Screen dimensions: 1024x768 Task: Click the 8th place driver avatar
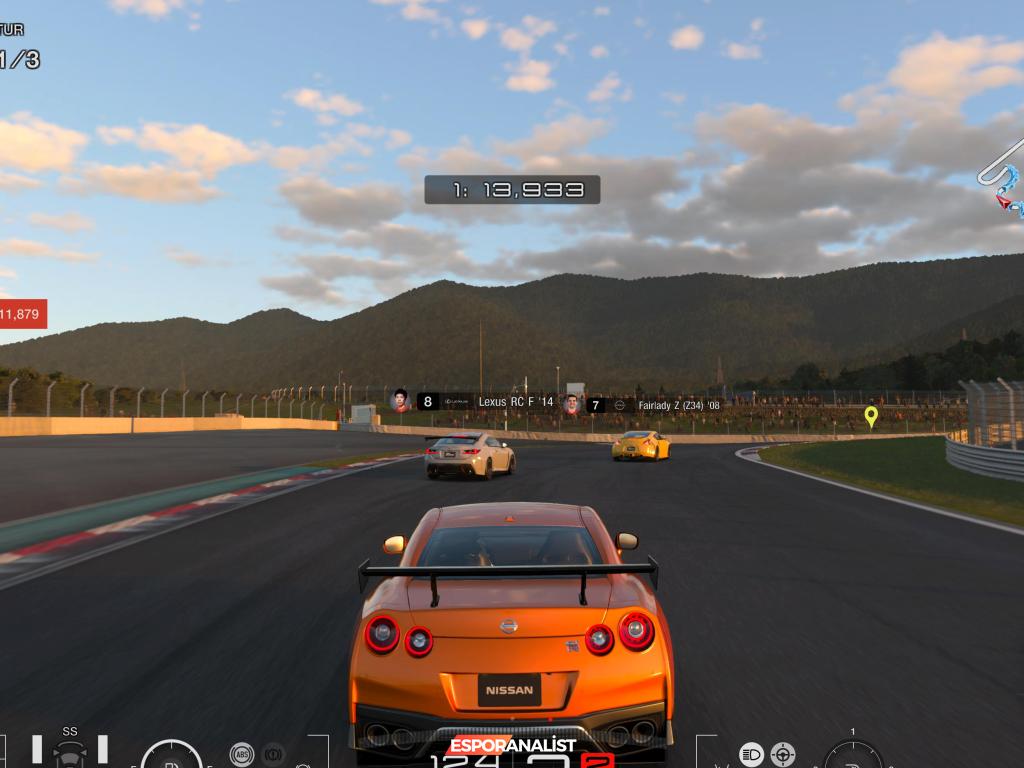(401, 401)
